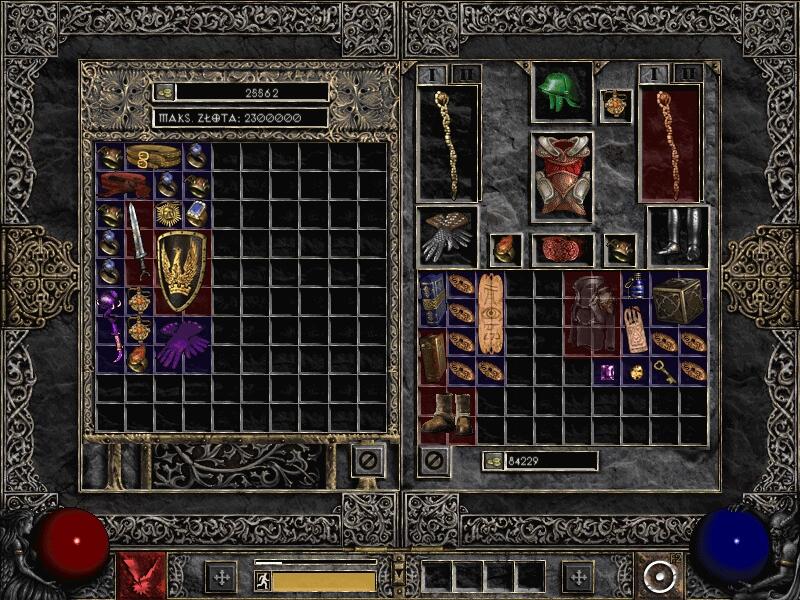800x600 pixels.
Task: Close the inventory panel
Action: coord(433,461)
